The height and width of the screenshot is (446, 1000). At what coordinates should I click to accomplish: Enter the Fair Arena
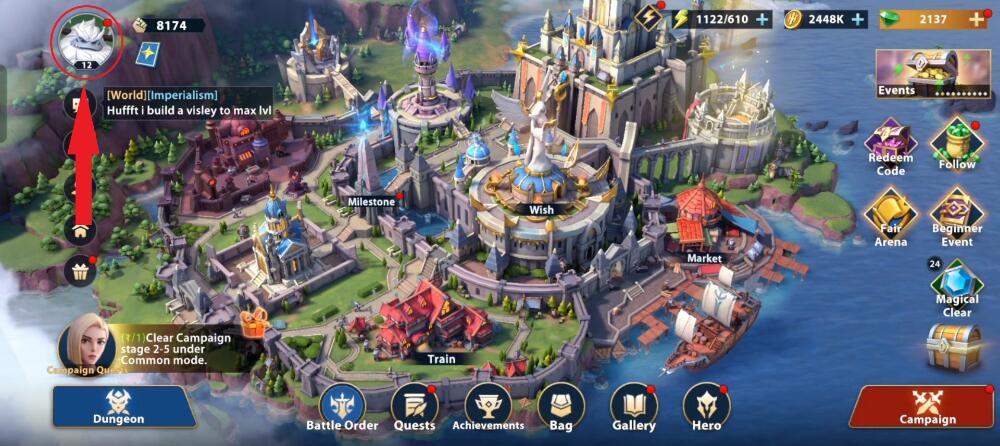click(890, 216)
